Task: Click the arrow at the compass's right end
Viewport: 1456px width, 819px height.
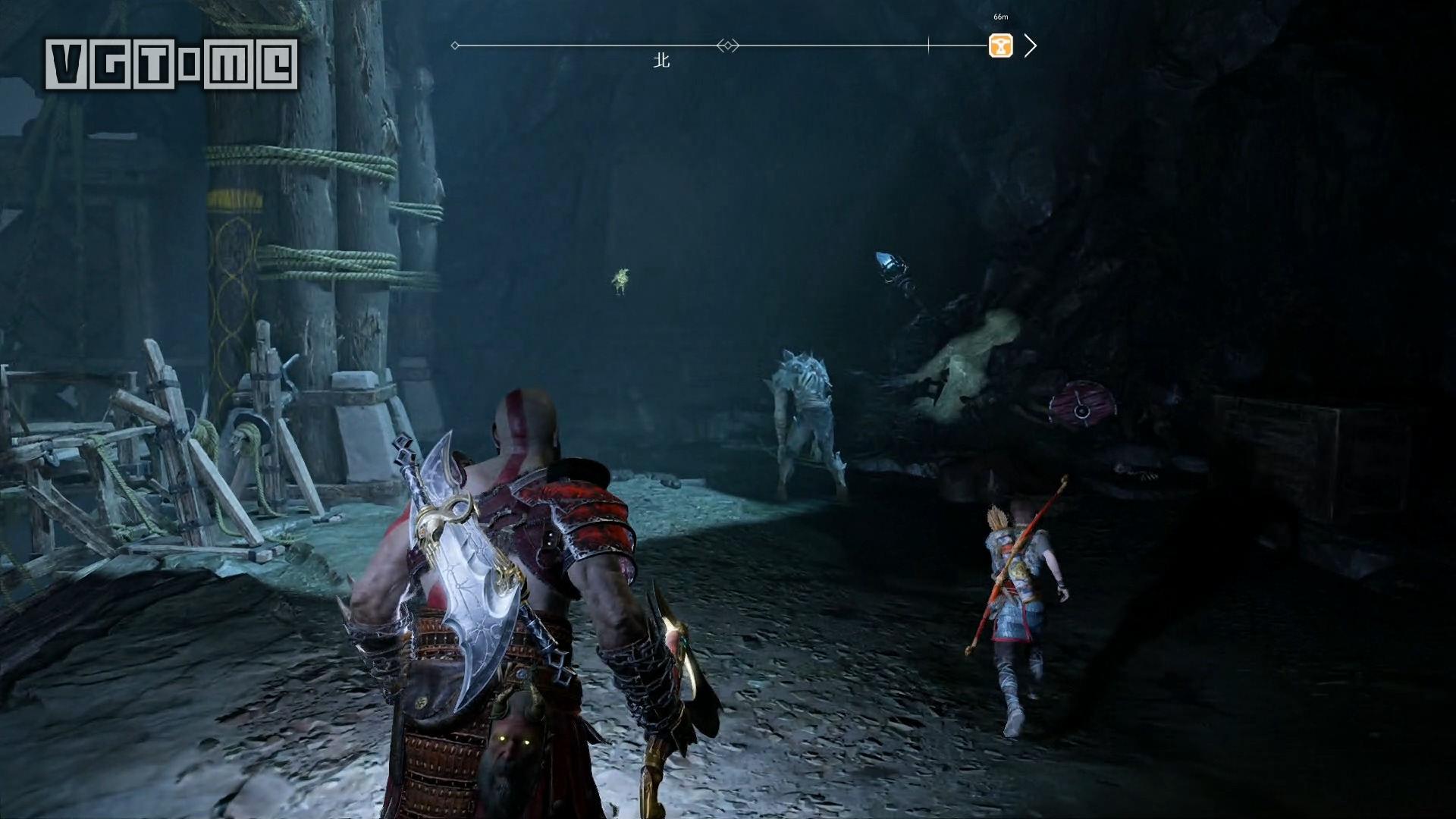Action: [x=1030, y=45]
